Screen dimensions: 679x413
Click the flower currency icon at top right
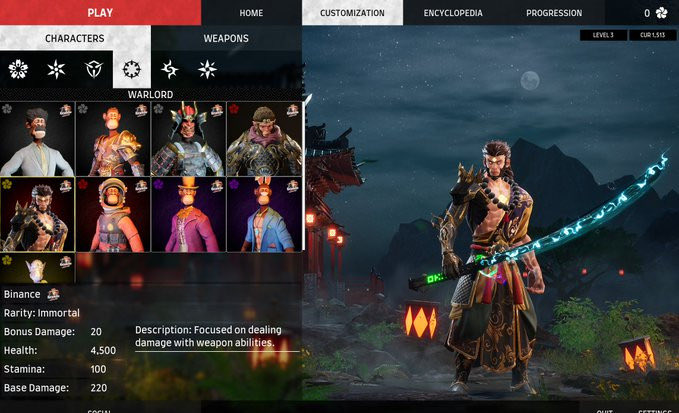click(x=662, y=13)
